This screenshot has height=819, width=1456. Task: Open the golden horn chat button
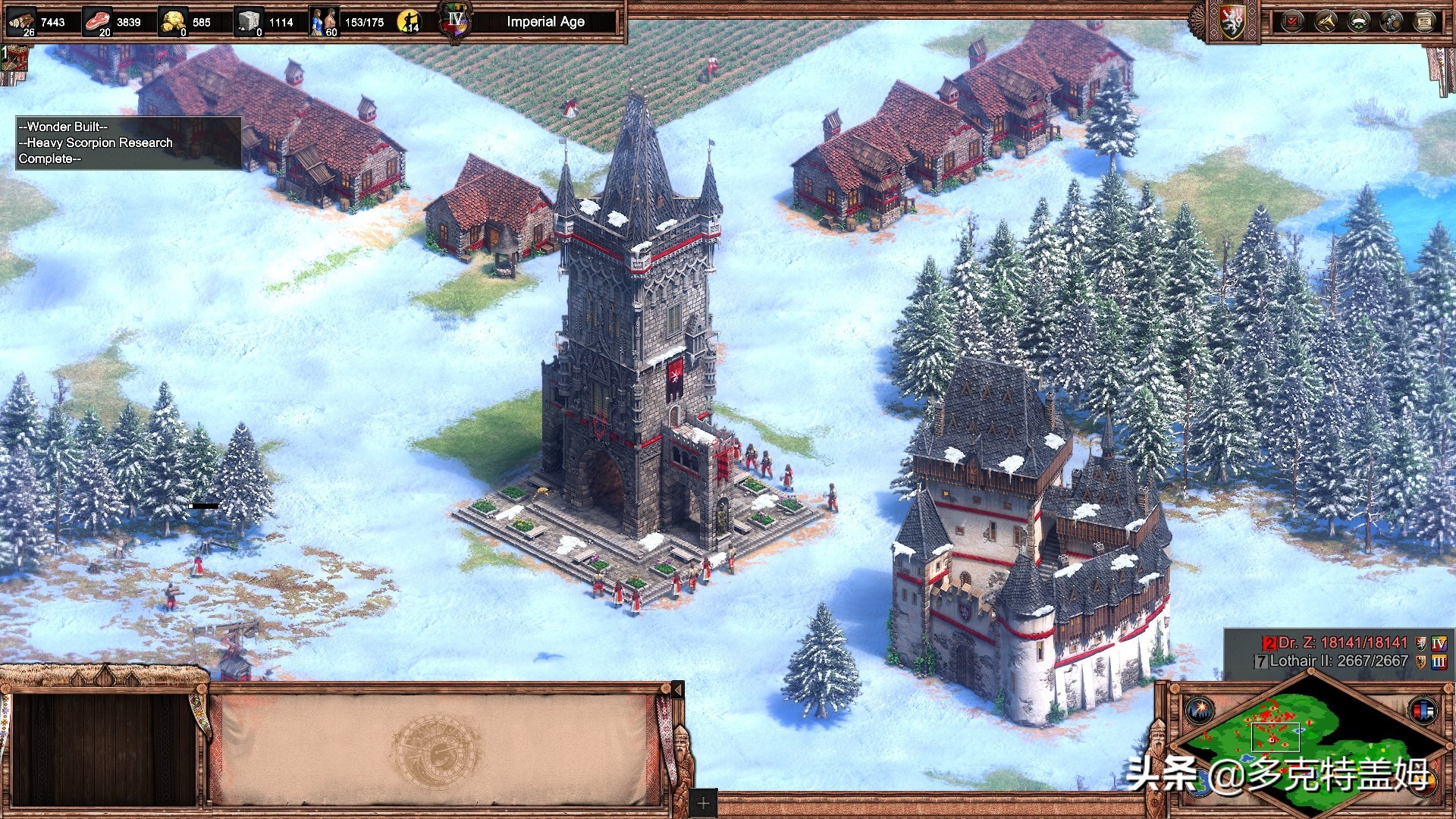tap(1325, 22)
